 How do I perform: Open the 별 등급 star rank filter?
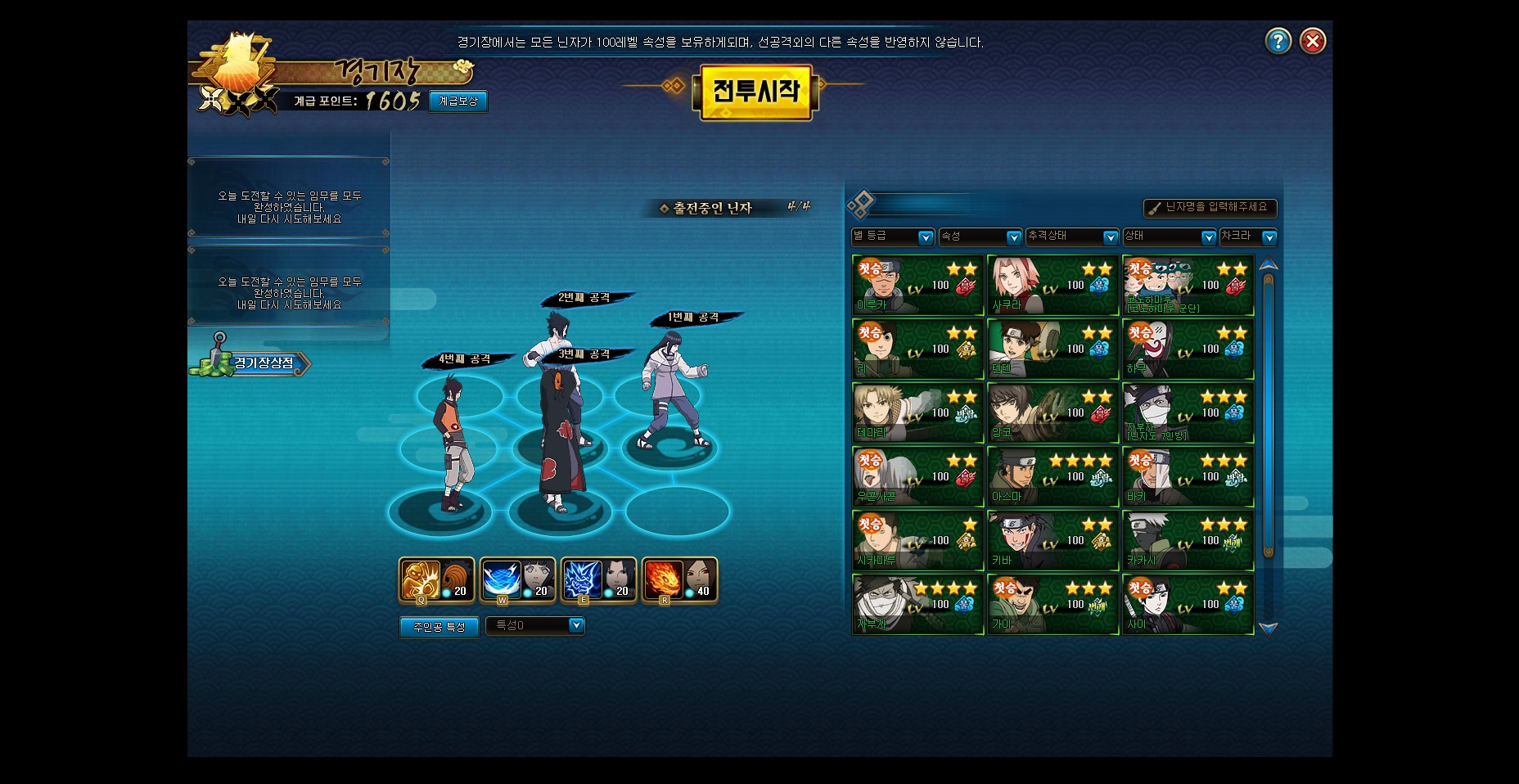point(892,237)
